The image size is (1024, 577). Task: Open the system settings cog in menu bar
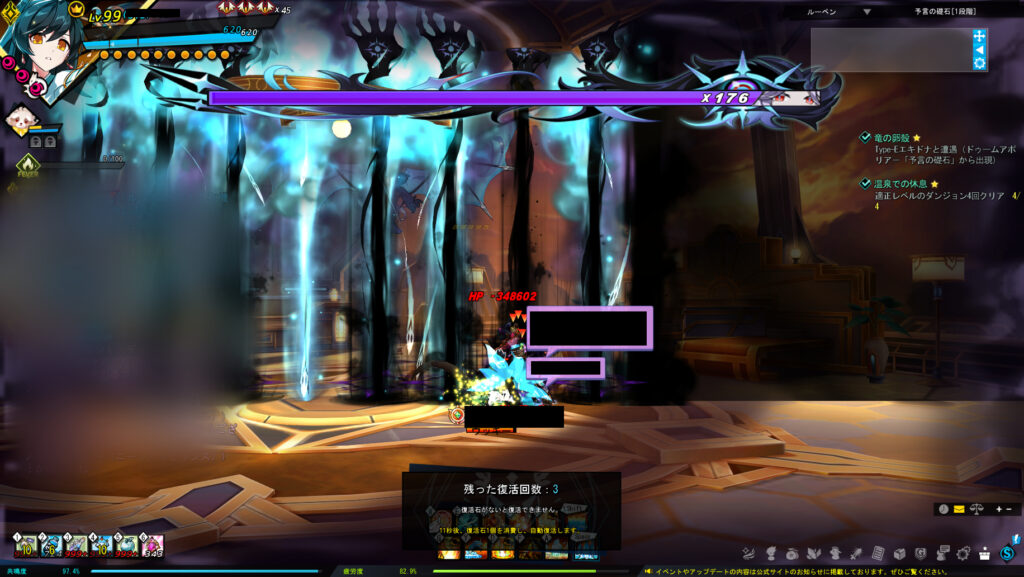pos(964,553)
